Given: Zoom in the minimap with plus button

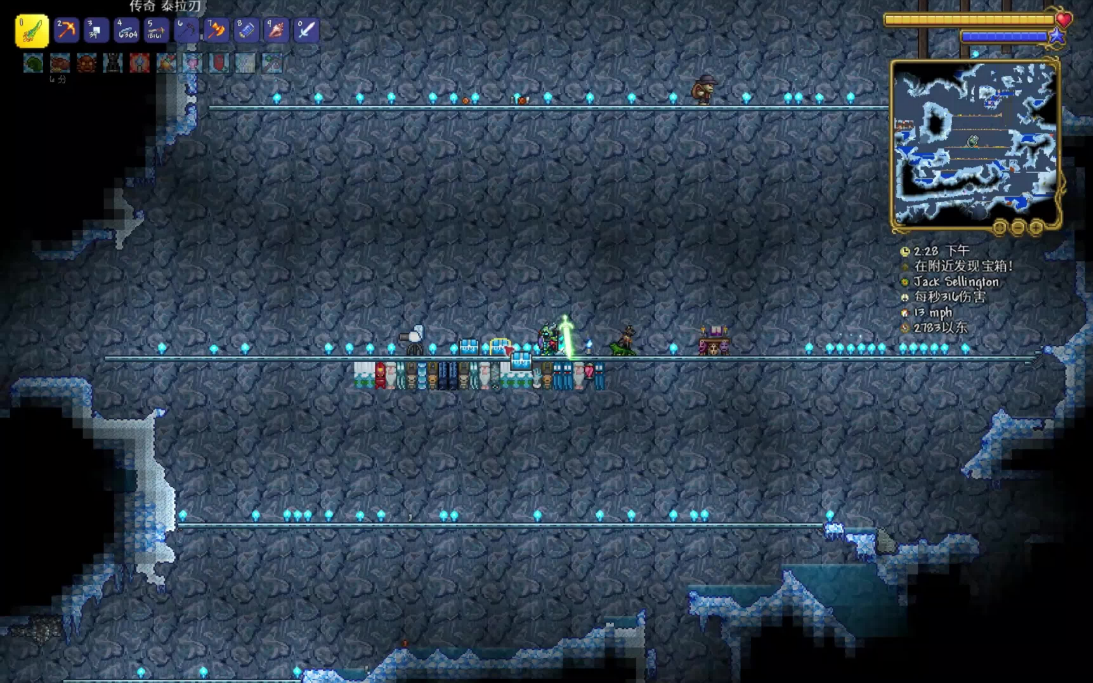Looking at the screenshot, I should (x=1036, y=228).
